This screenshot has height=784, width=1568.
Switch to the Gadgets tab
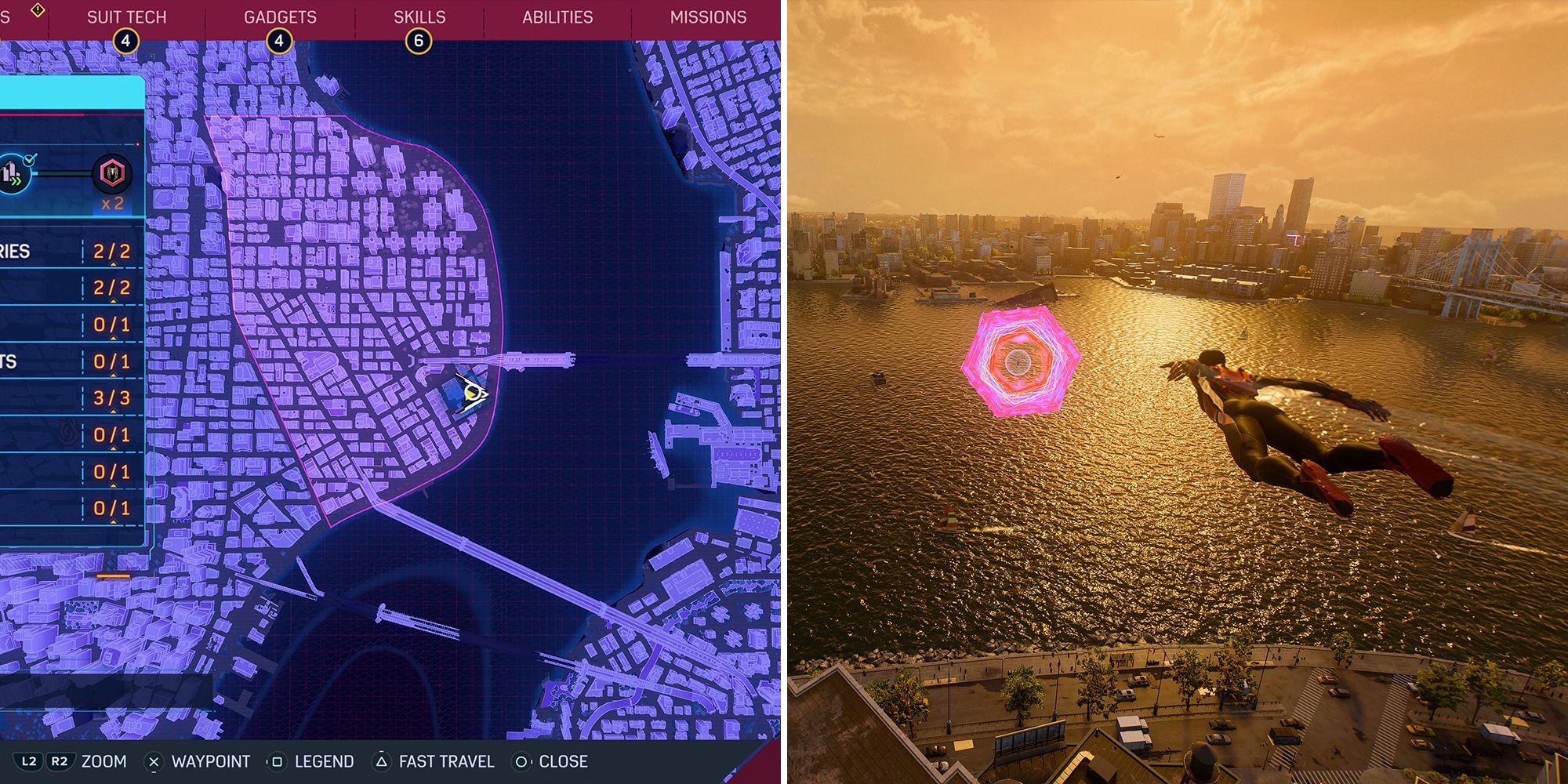click(x=280, y=16)
